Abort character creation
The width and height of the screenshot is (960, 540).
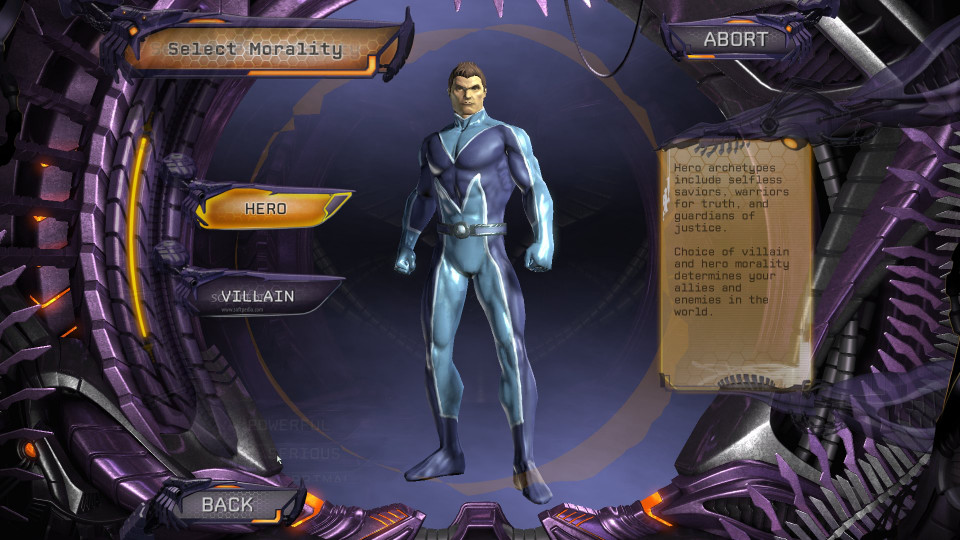tap(735, 40)
